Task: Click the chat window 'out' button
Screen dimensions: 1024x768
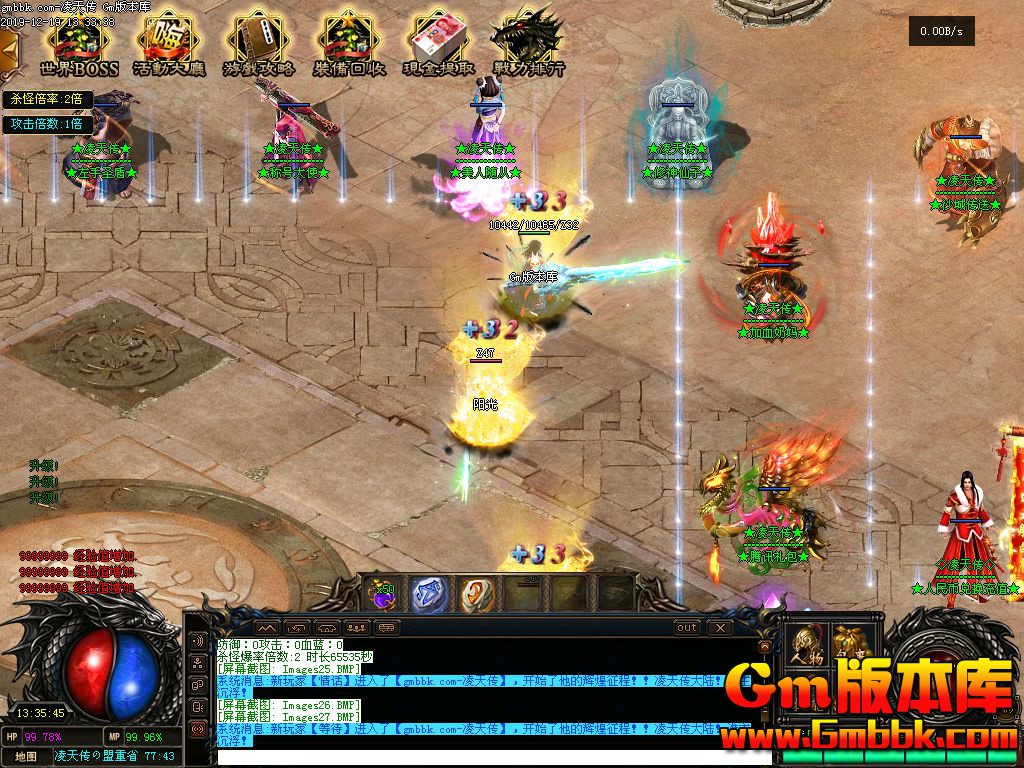Action: (x=687, y=628)
